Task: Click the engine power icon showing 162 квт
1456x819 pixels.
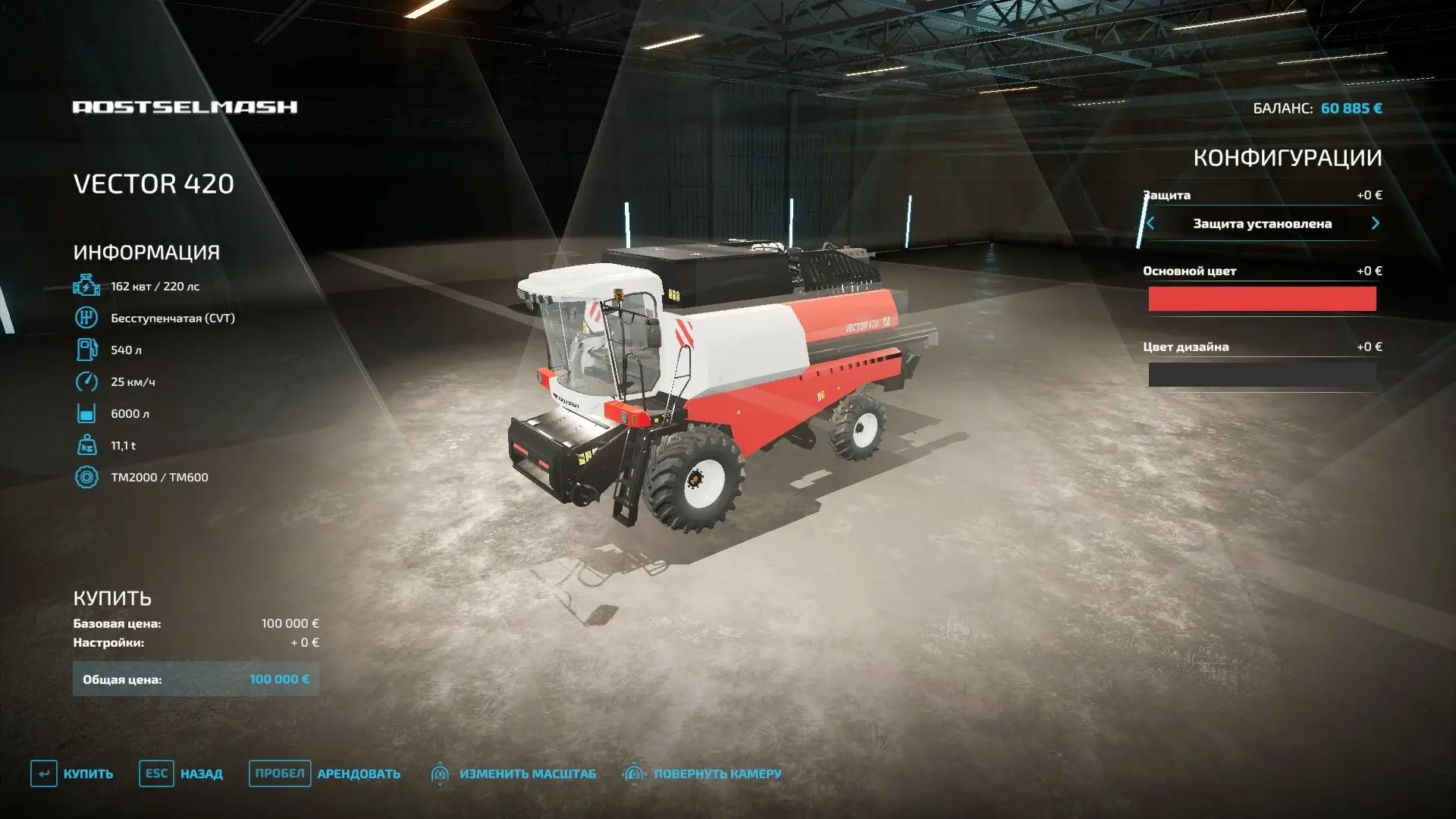Action: pyautogui.click(x=86, y=286)
